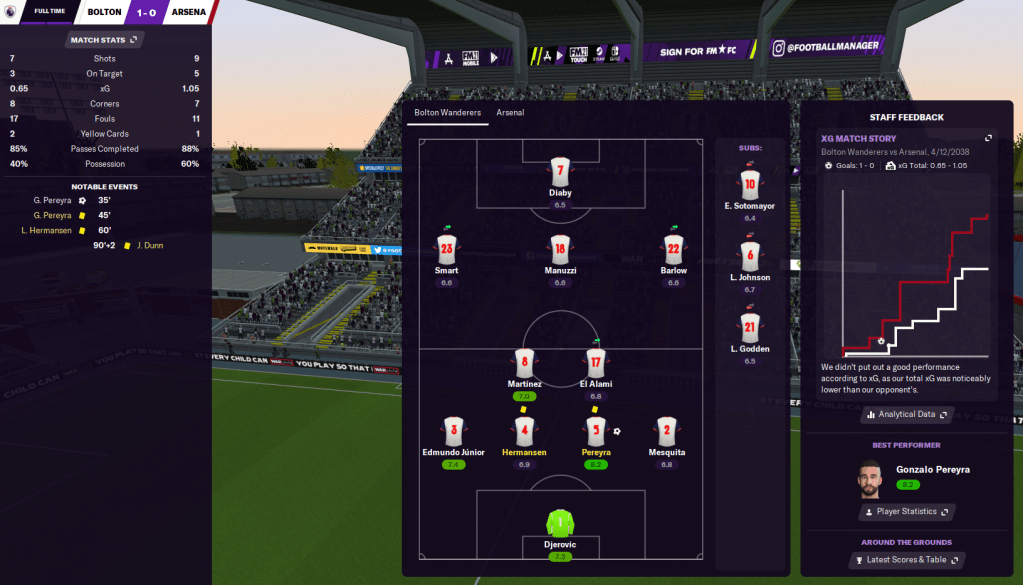This screenshot has width=1023, height=585.
Task: Select substitute L. Johnson
Action: 750,256
